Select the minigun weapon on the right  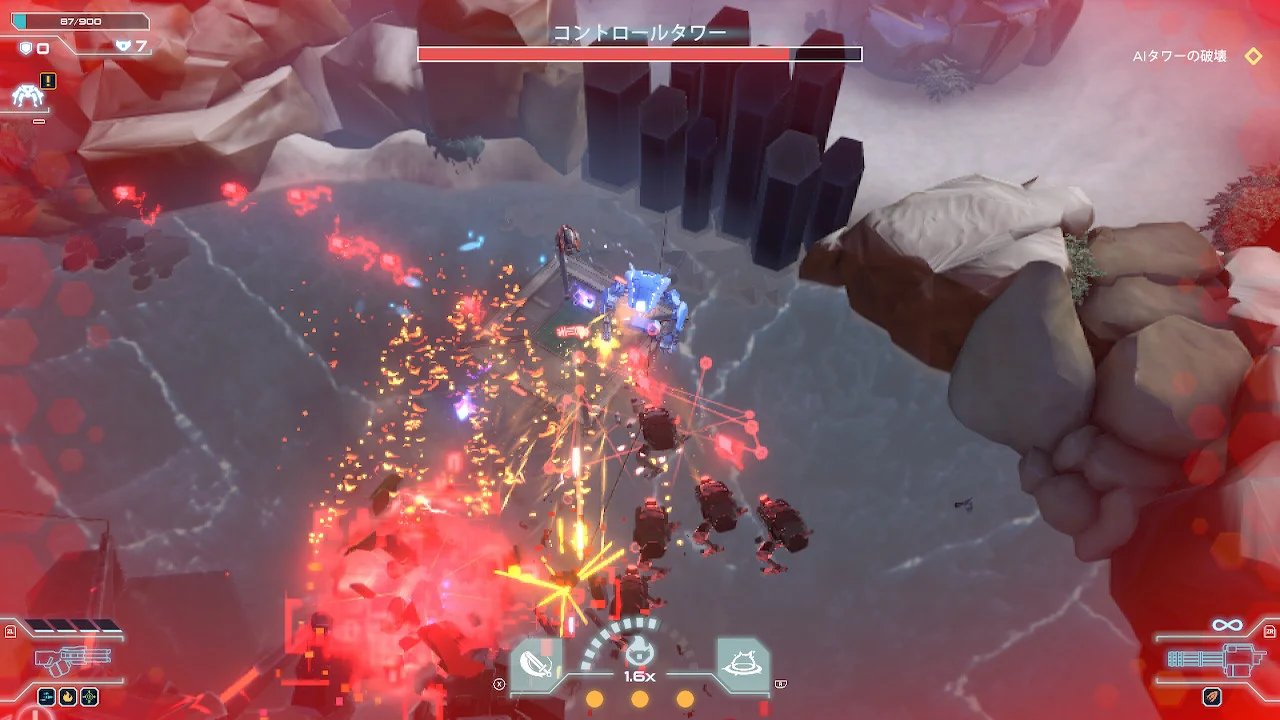click(x=1210, y=661)
